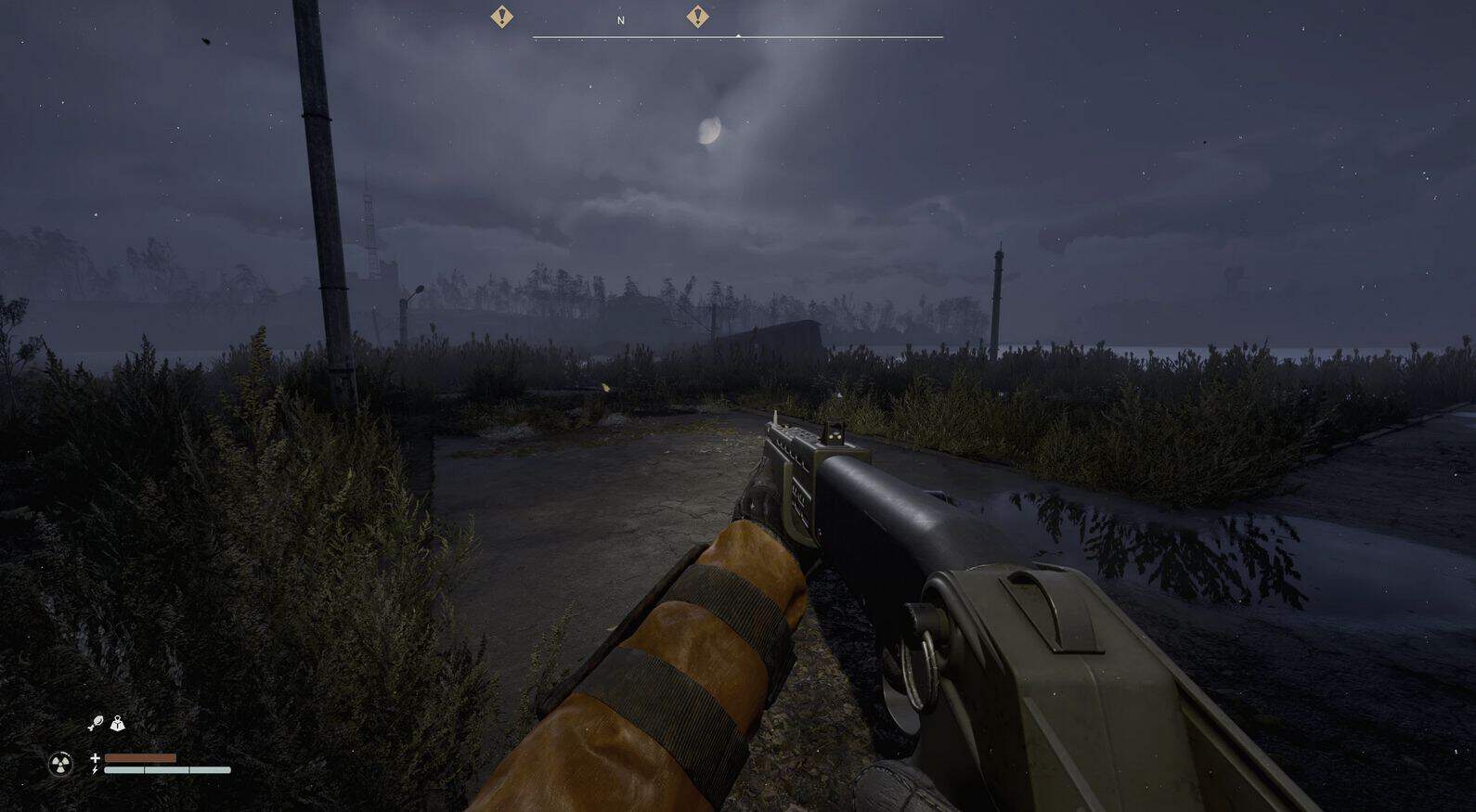Image resolution: width=1476 pixels, height=812 pixels.
Task: Select the quest marker right of compass N
Action: pyautogui.click(x=697, y=16)
